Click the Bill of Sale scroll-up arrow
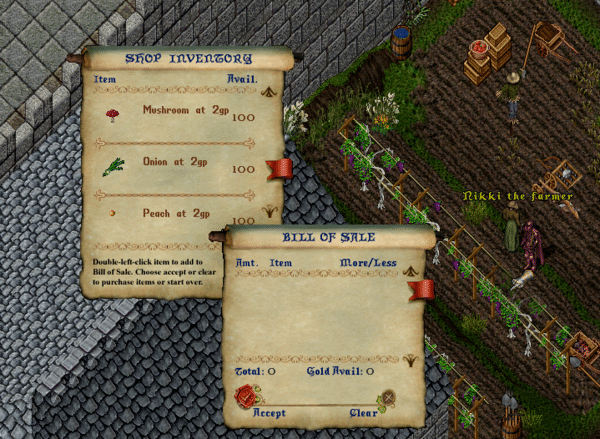Viewport: 600px width, 439px height. click(x=408, y=262)
